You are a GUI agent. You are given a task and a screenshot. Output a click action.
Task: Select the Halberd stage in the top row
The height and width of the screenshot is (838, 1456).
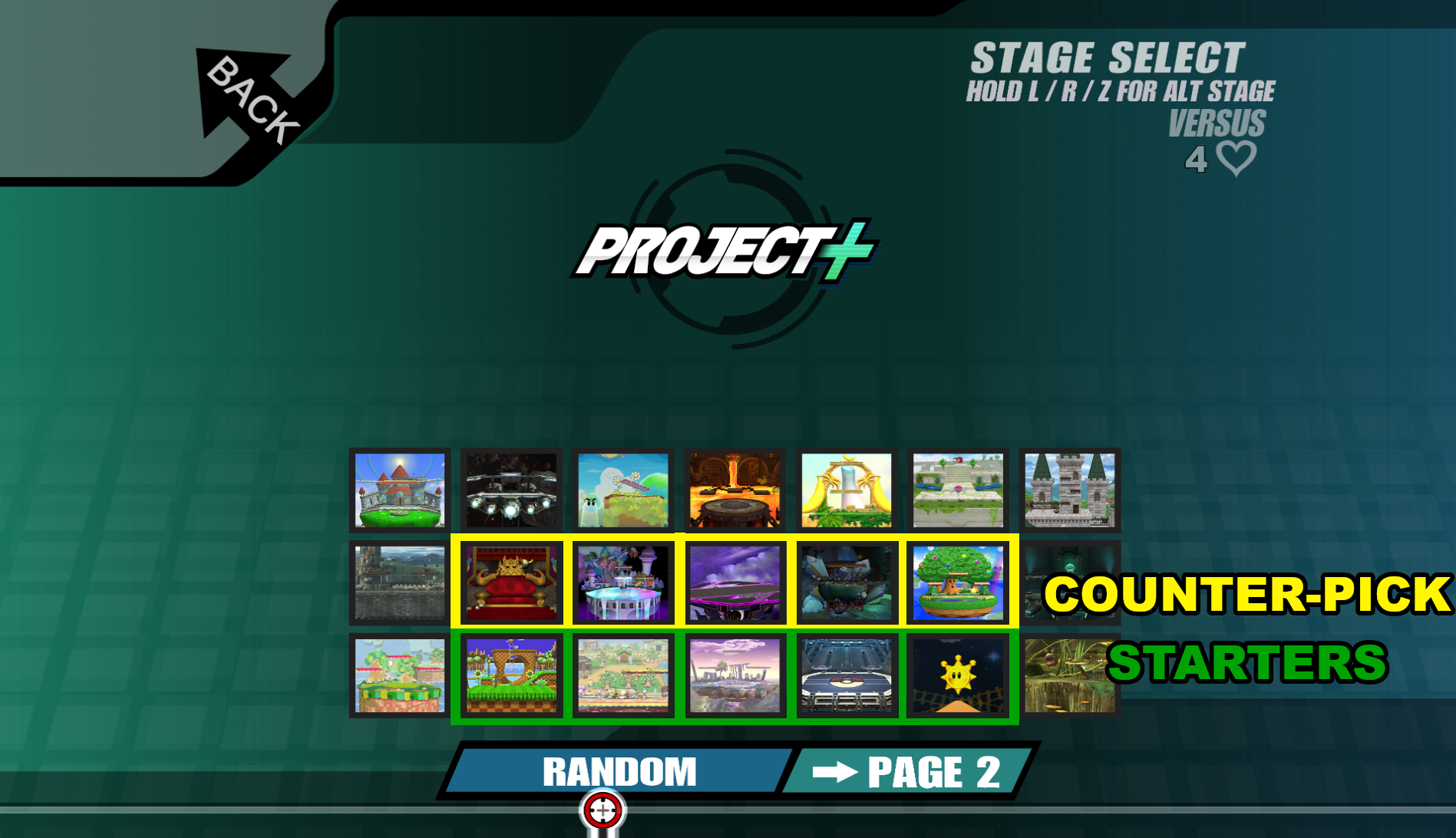pos(511,490)
